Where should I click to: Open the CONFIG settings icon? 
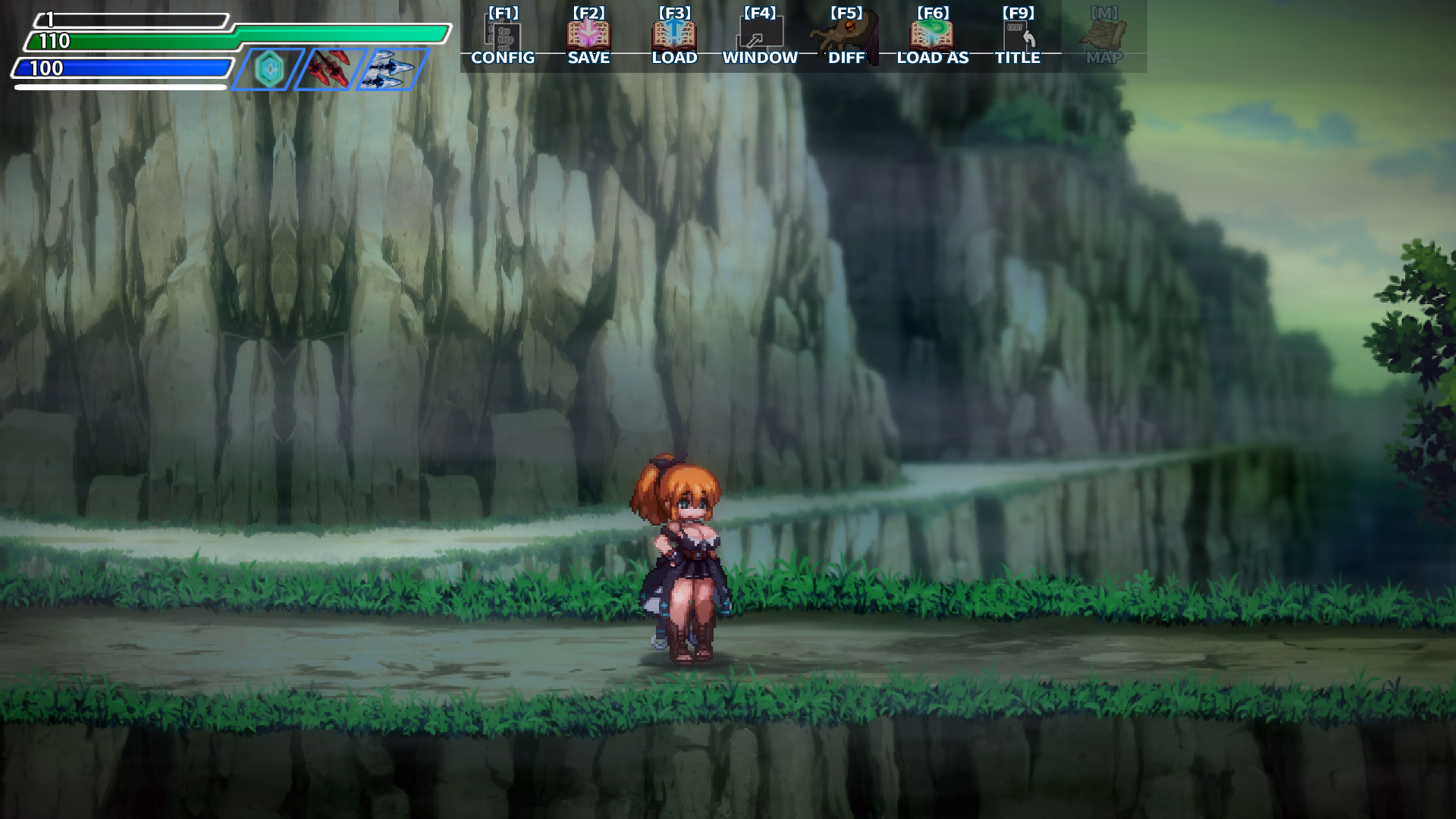(x=503, y=33)
